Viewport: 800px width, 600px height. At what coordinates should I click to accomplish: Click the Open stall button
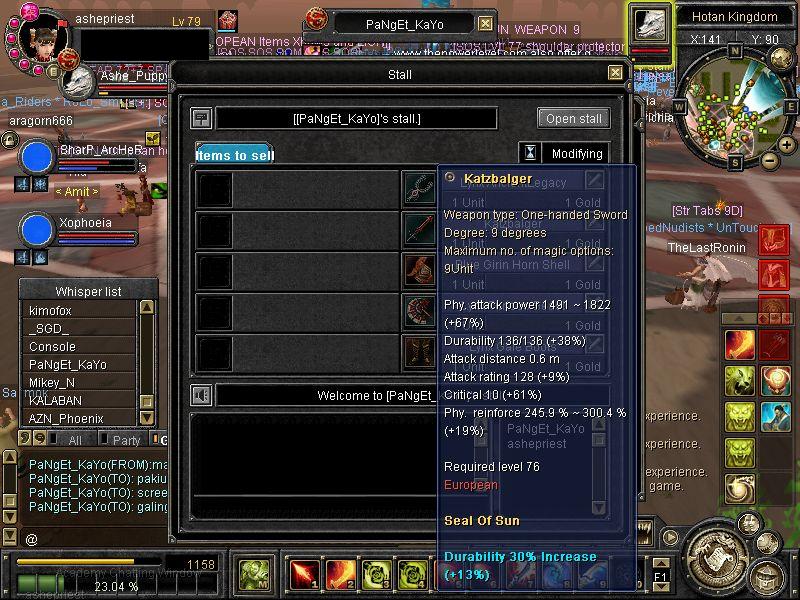(573, 118)
